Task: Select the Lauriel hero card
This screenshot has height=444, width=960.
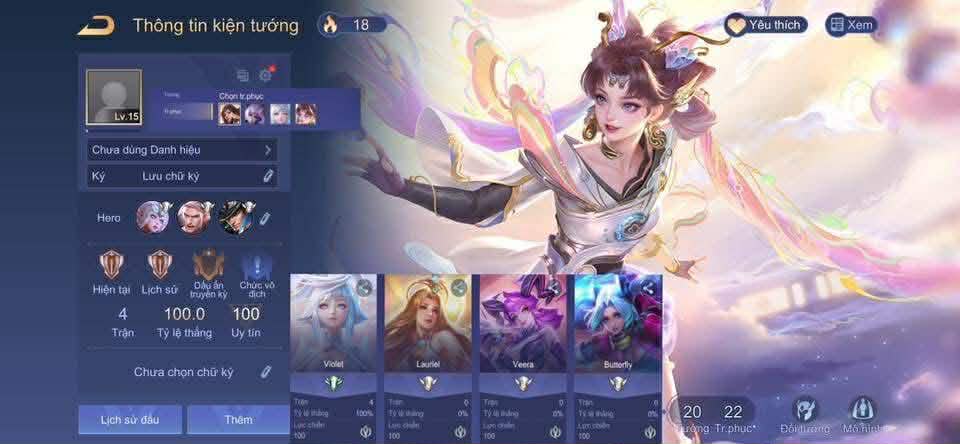Action: click(427, 330)
